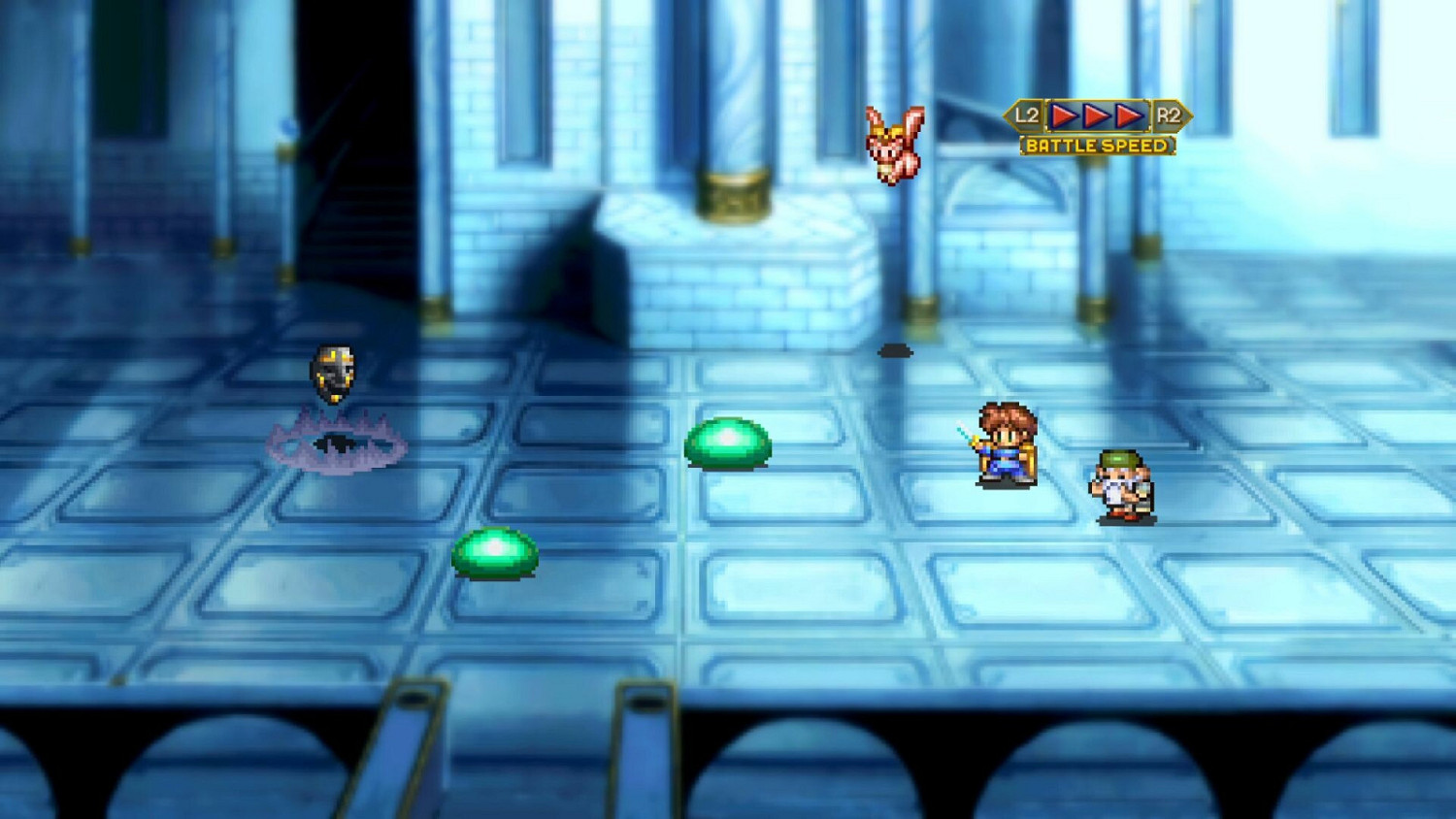Click the third red battle speed arrow

tap(1129, 115)
